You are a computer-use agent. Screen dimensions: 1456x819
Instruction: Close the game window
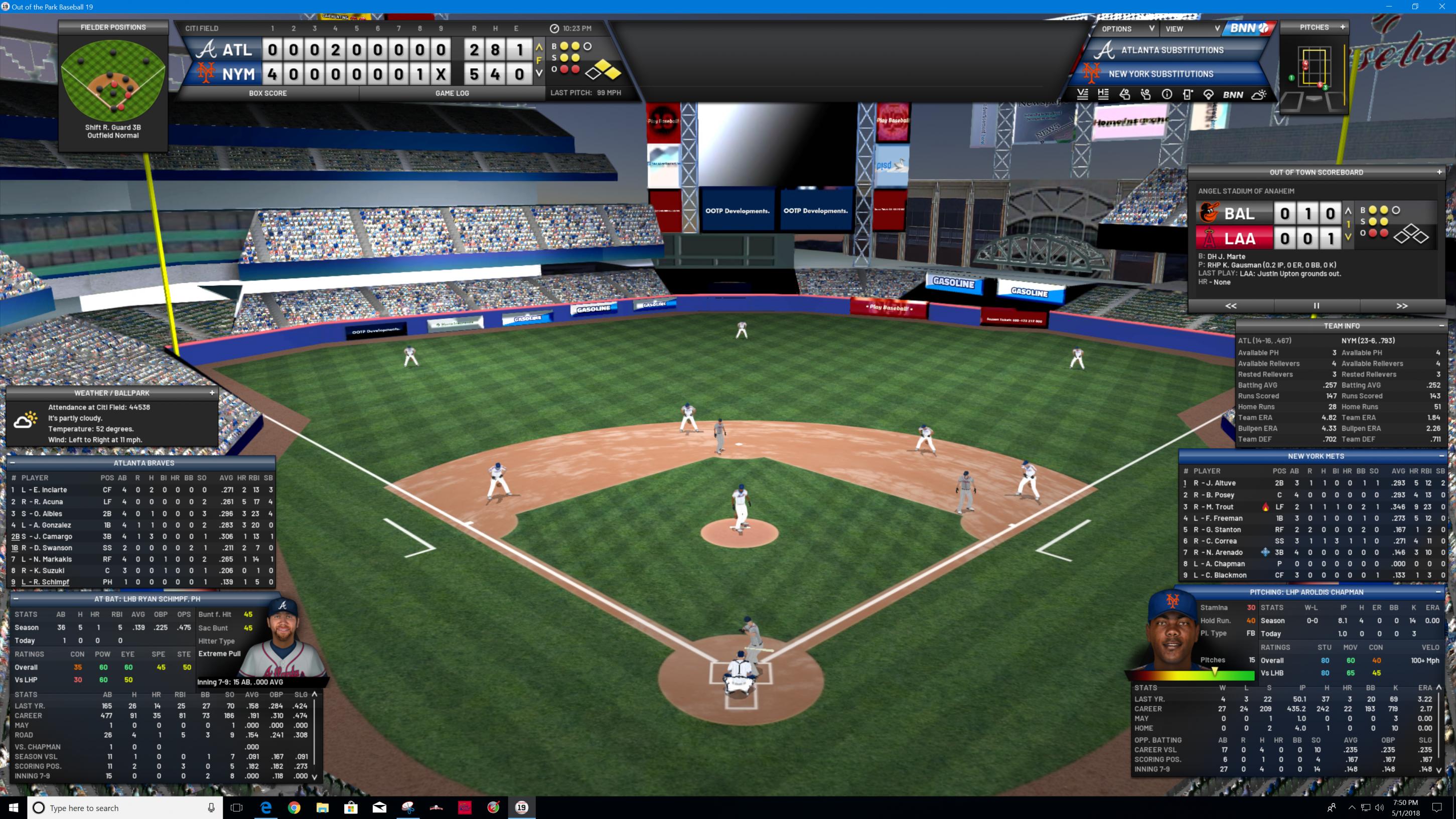coord(1442,7)
